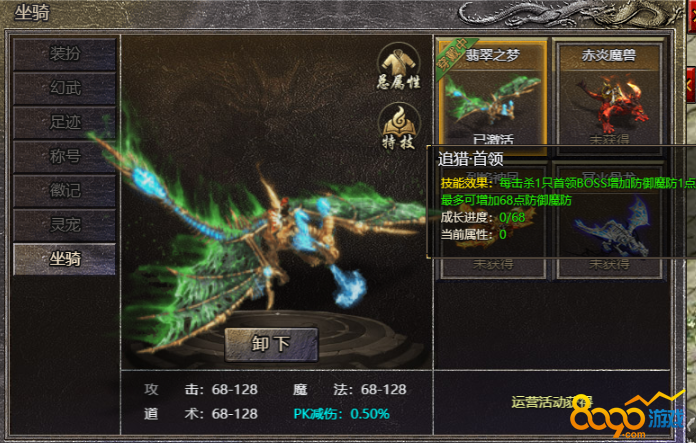Click the 卸下 unequip button
Image resolution: width=696 pixels, height=443 pixels.
point(271,344)
